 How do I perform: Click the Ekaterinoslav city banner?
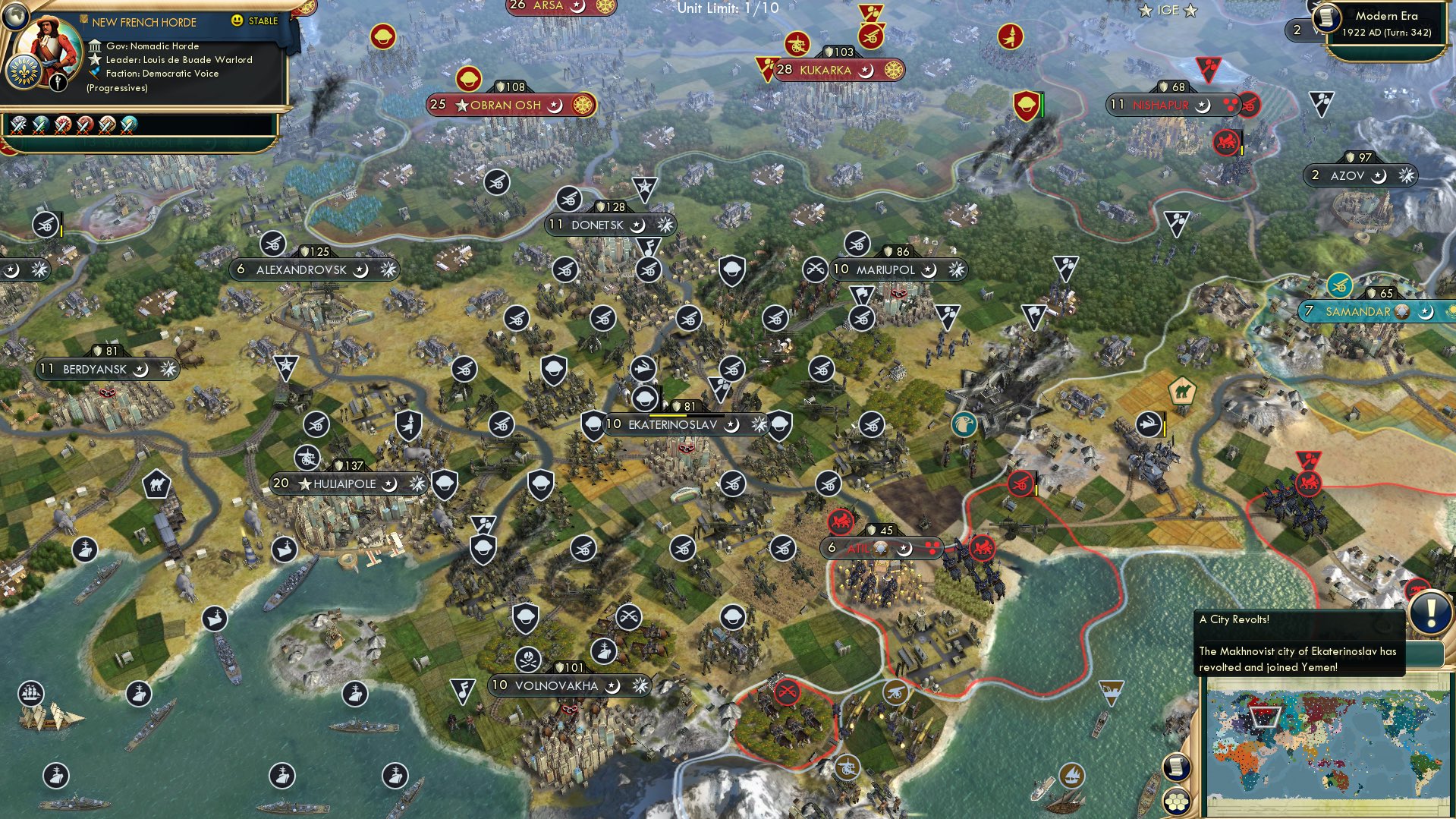coord(668,425)
